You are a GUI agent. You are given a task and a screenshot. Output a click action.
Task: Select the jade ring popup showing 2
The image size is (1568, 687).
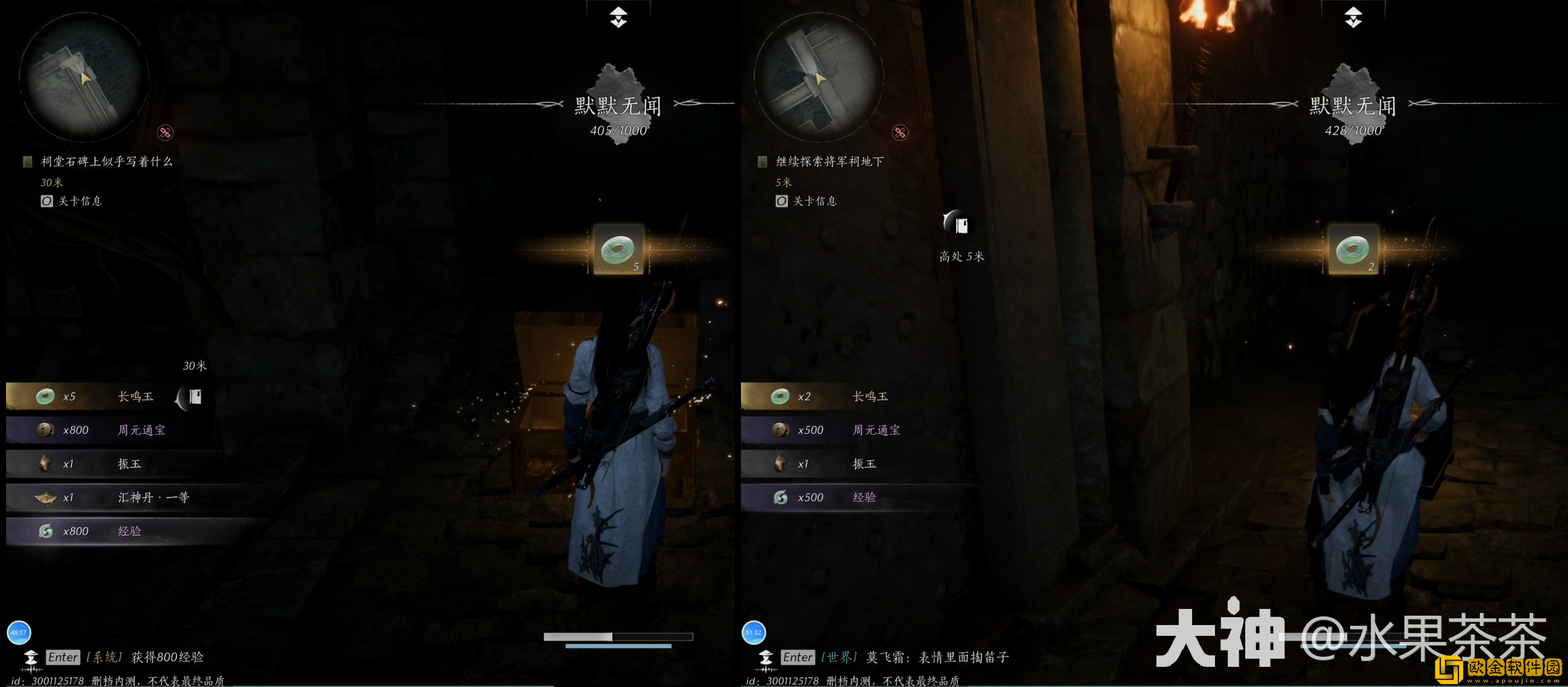1353,250
